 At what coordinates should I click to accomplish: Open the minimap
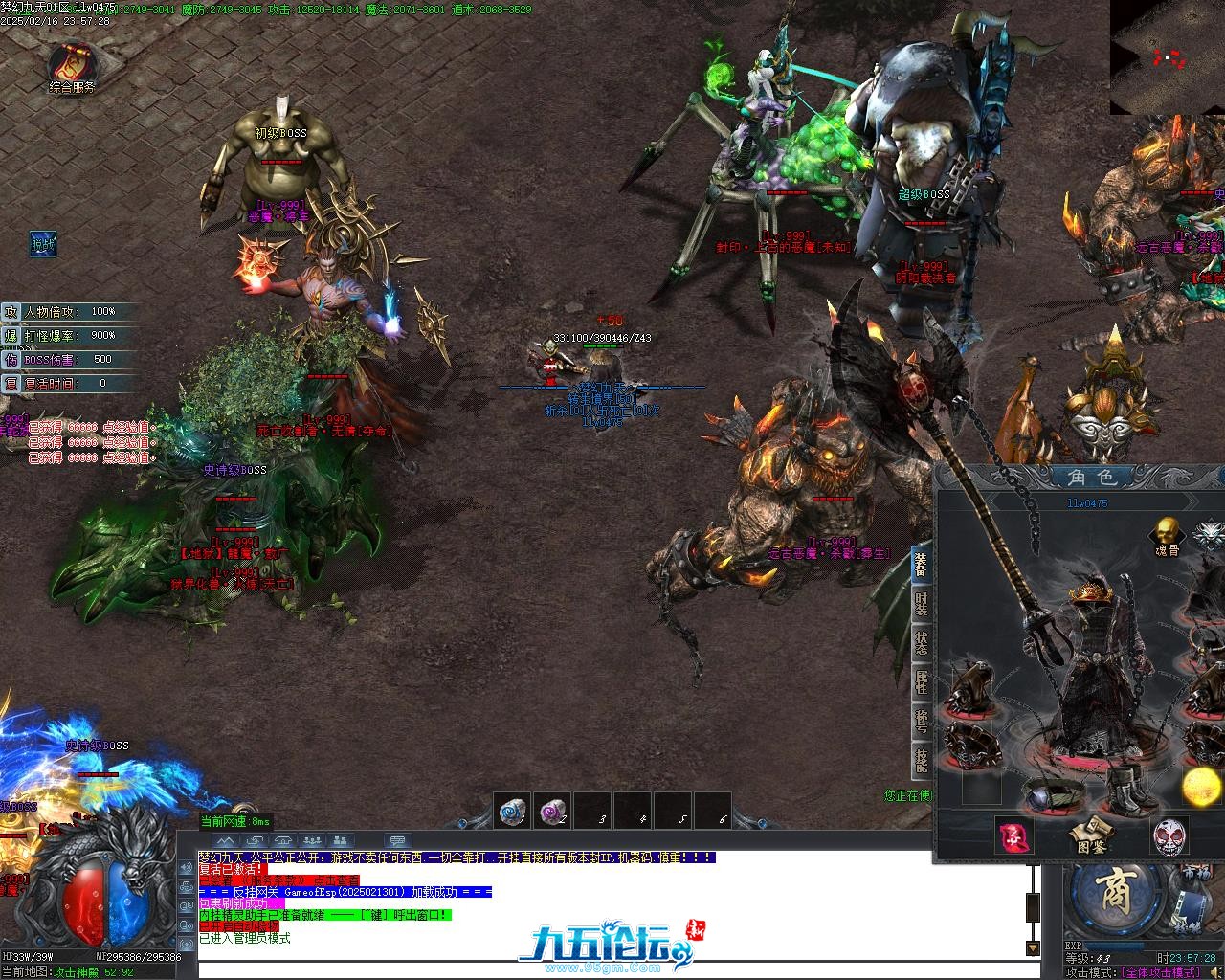click(1167, 56)
